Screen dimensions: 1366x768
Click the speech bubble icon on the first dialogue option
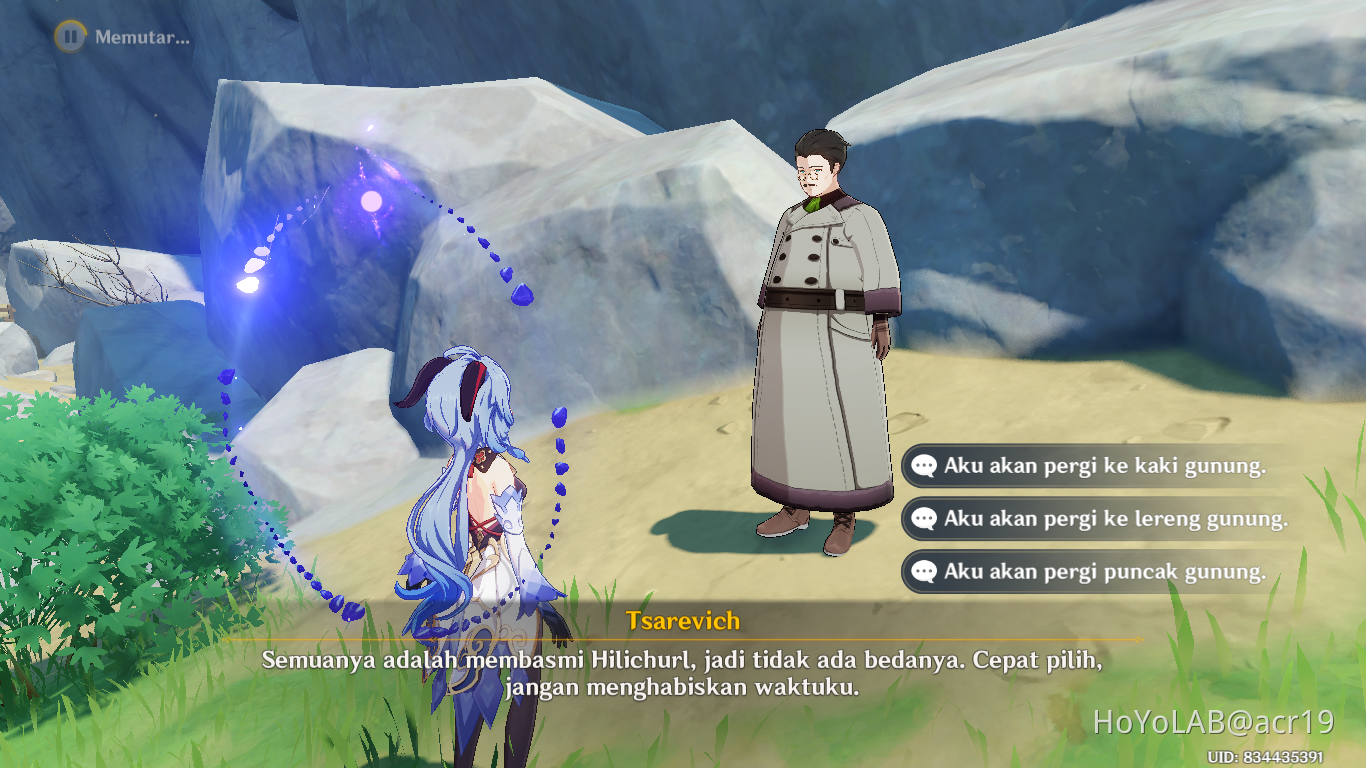point(925,465)
